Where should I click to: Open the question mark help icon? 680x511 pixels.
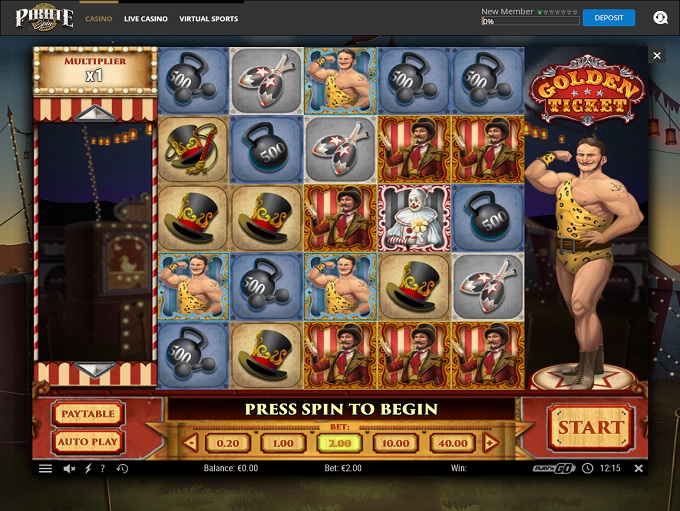105,468
